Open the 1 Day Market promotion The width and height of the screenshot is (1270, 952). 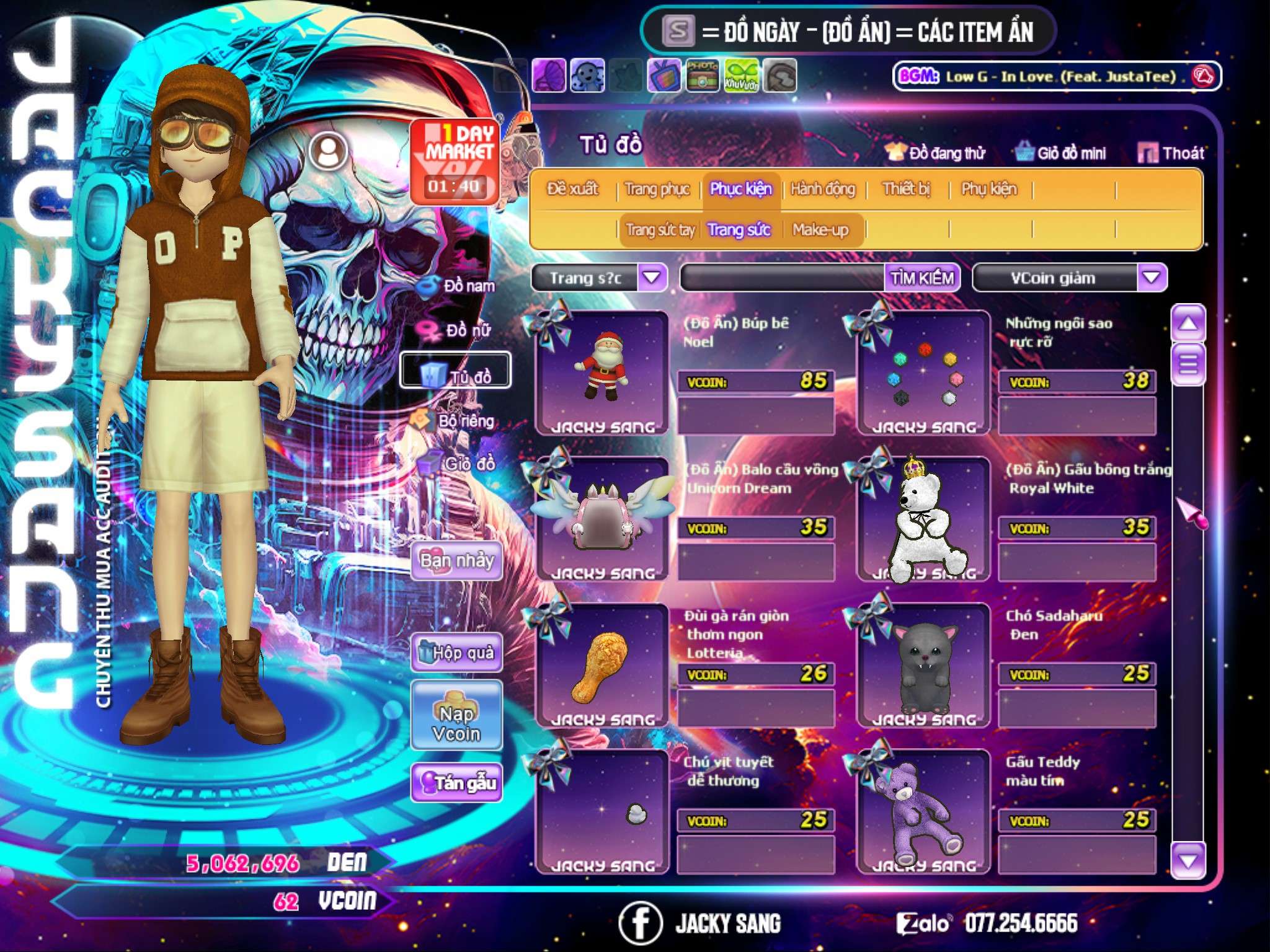click(x=455, y=161)
